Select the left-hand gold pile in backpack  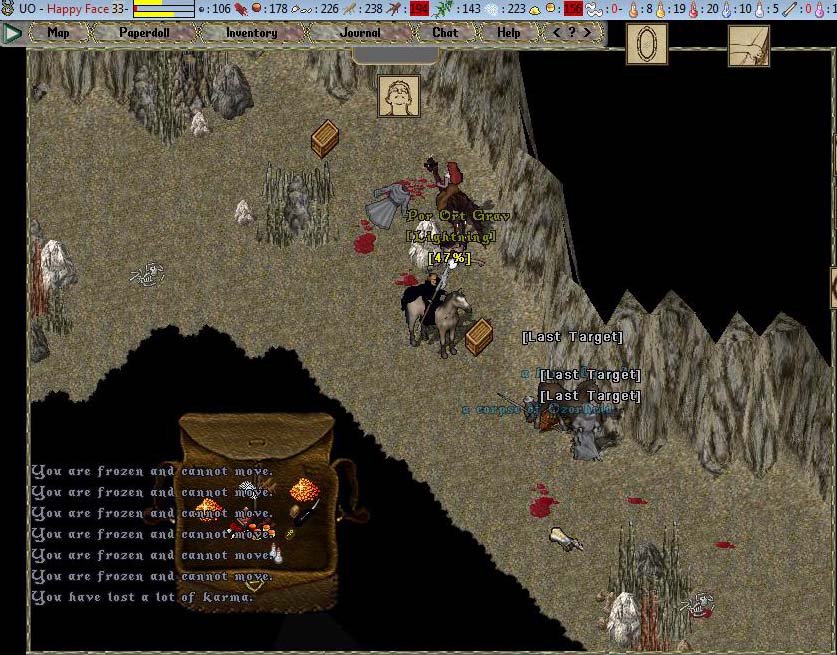(x=209, y=510)
